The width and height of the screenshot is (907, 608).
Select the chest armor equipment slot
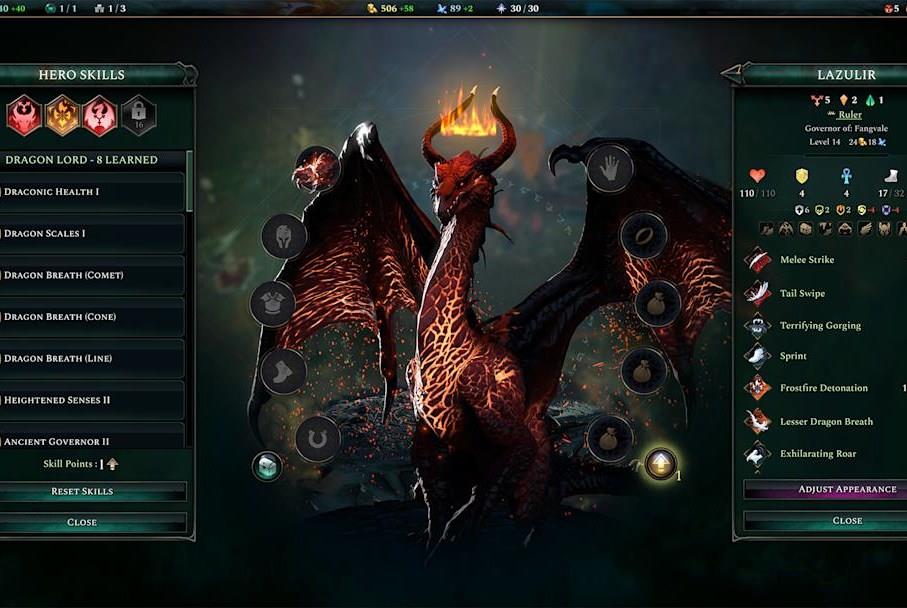click(x=272, y=303)
